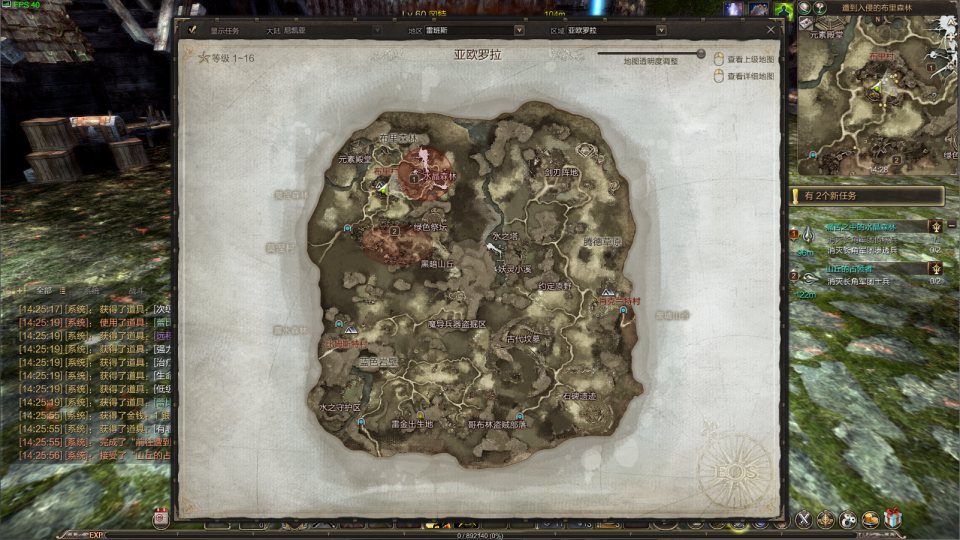Open the gift box icon in bottom bar

(893, 518)
